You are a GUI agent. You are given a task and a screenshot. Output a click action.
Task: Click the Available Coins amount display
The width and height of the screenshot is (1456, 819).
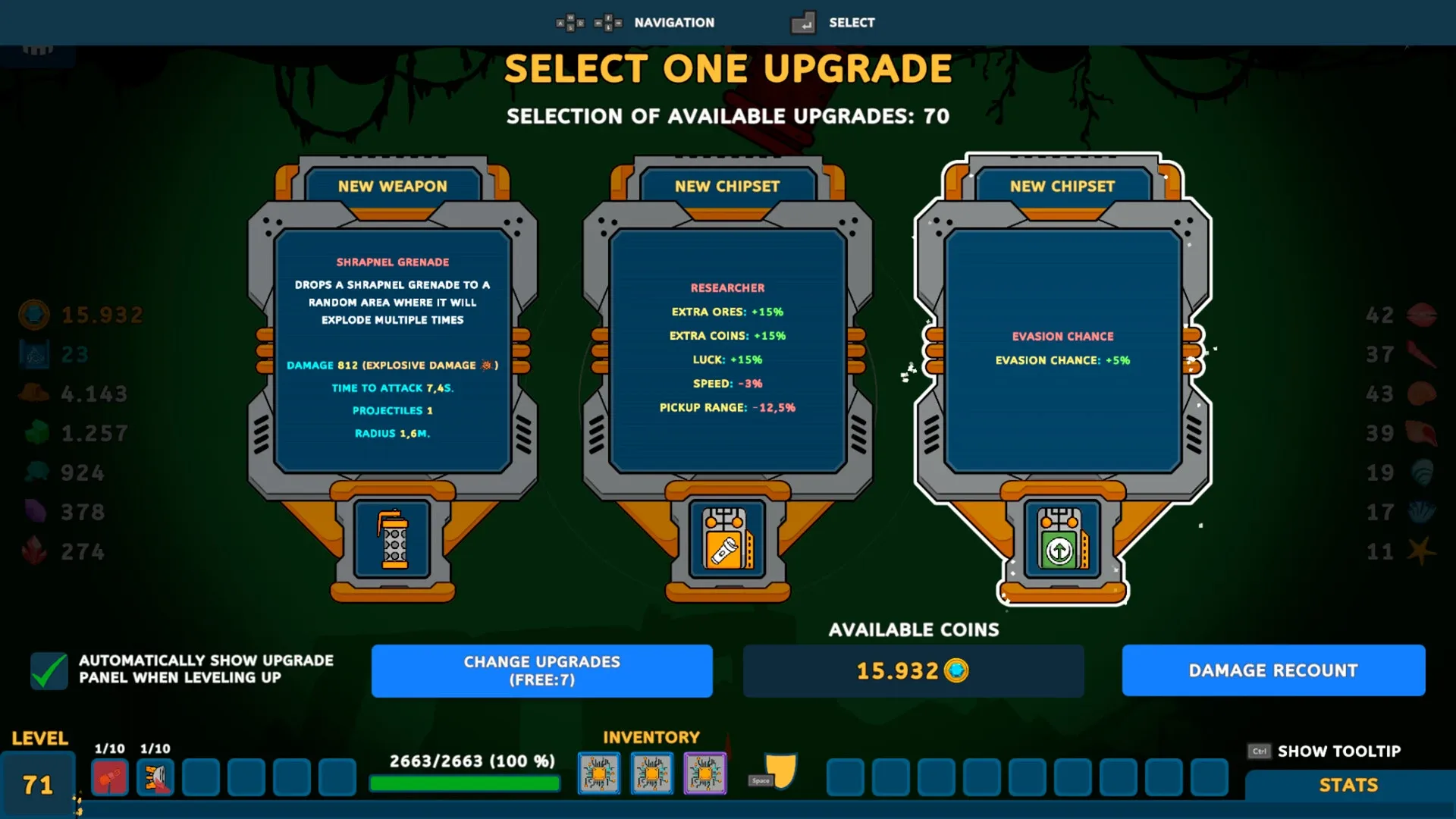coord(914,670)
